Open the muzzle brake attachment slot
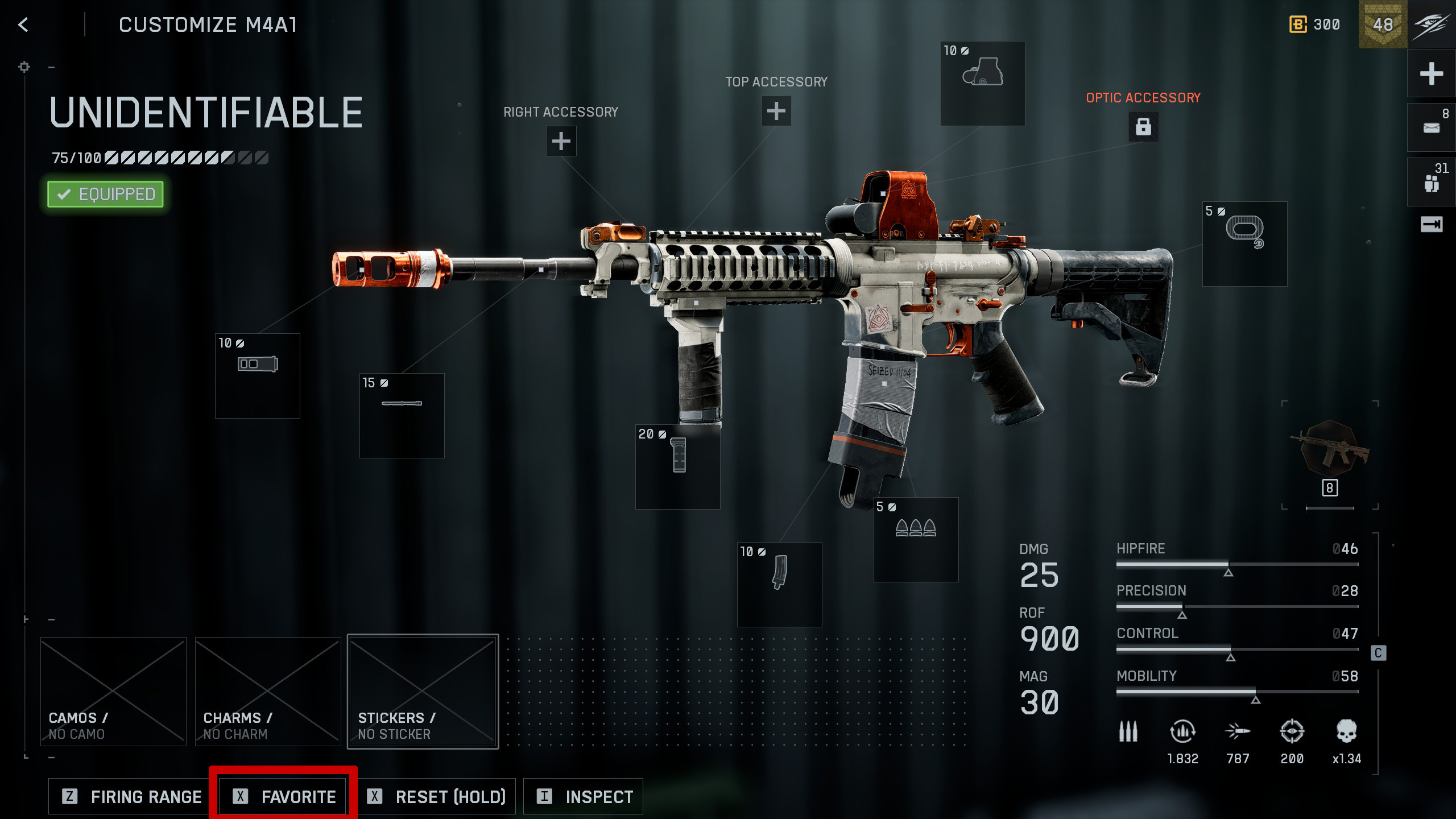The height and width of the screenshot is (819, 1456). click(x=257, y=376)
